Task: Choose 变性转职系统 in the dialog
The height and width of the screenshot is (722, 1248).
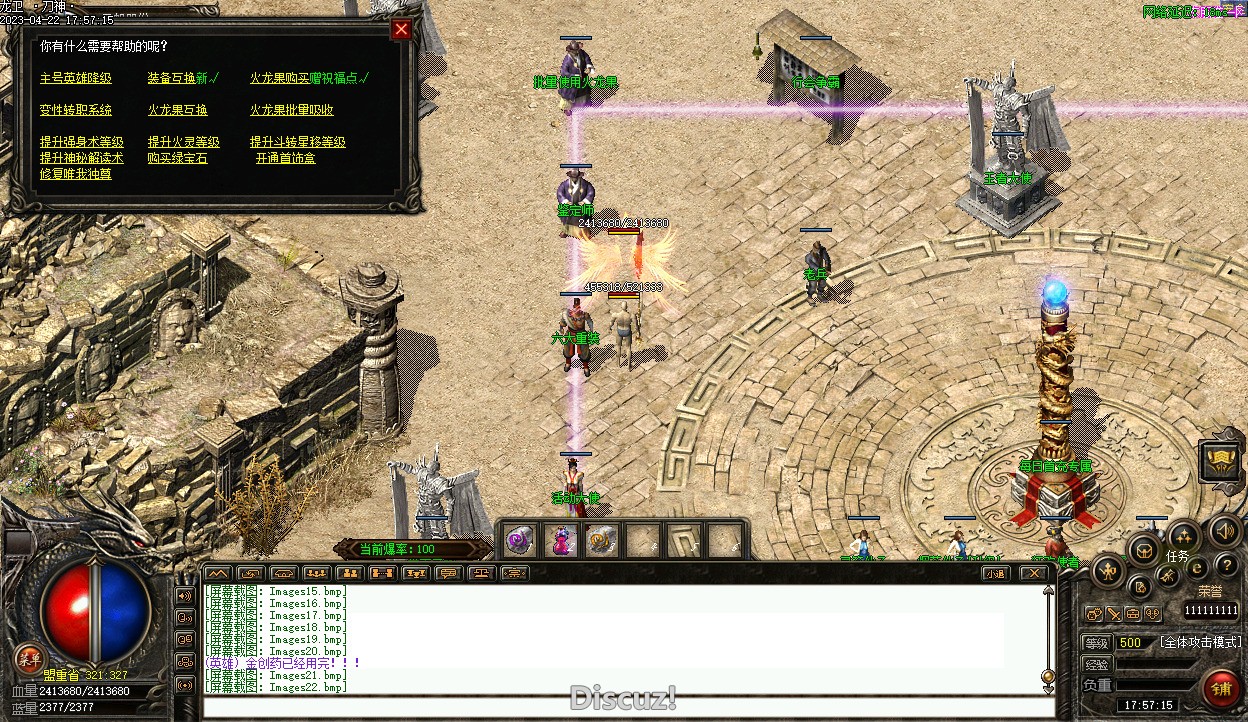Action: (76, 110)
